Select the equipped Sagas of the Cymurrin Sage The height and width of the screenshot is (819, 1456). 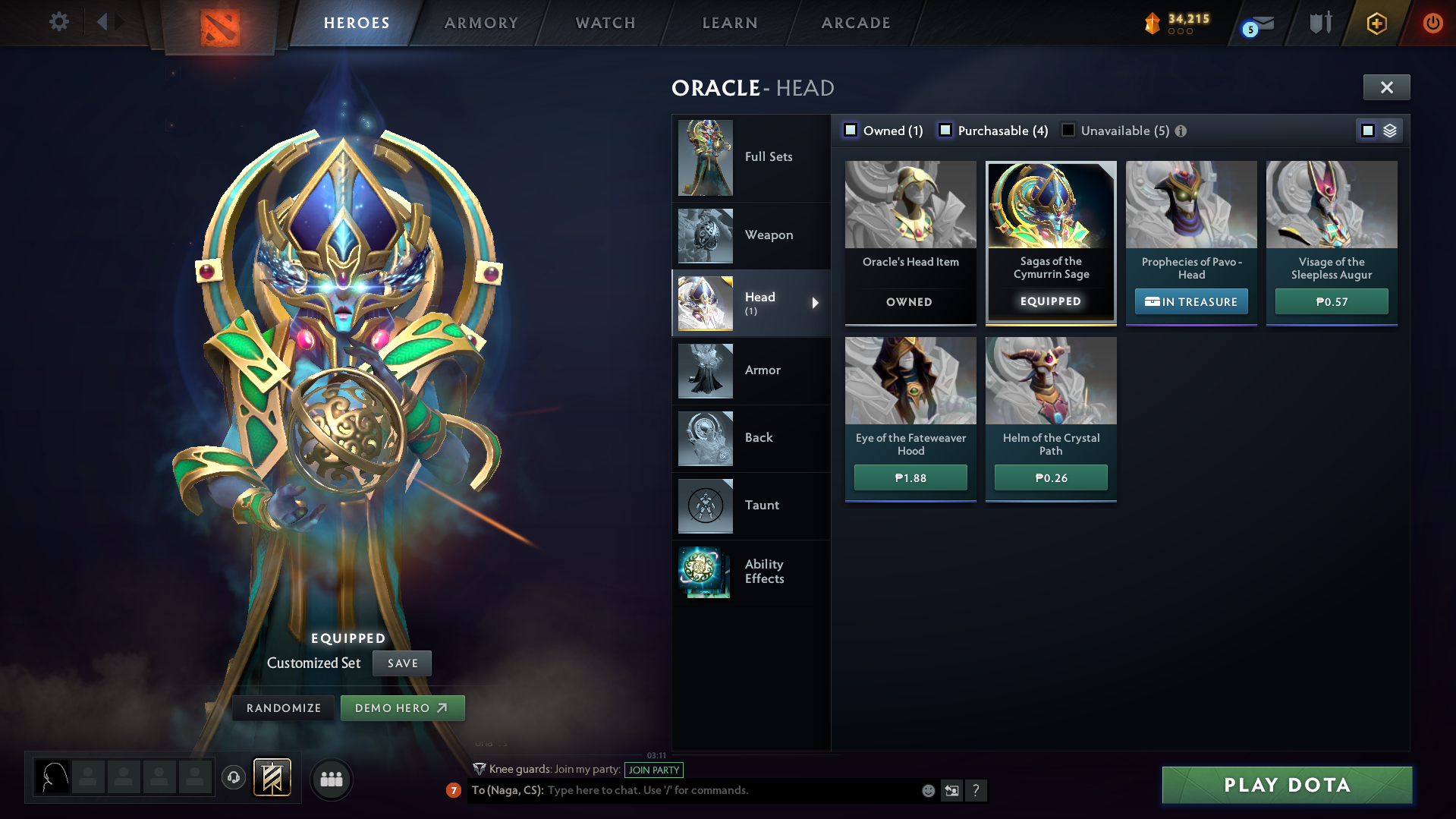coord(1050,241)
